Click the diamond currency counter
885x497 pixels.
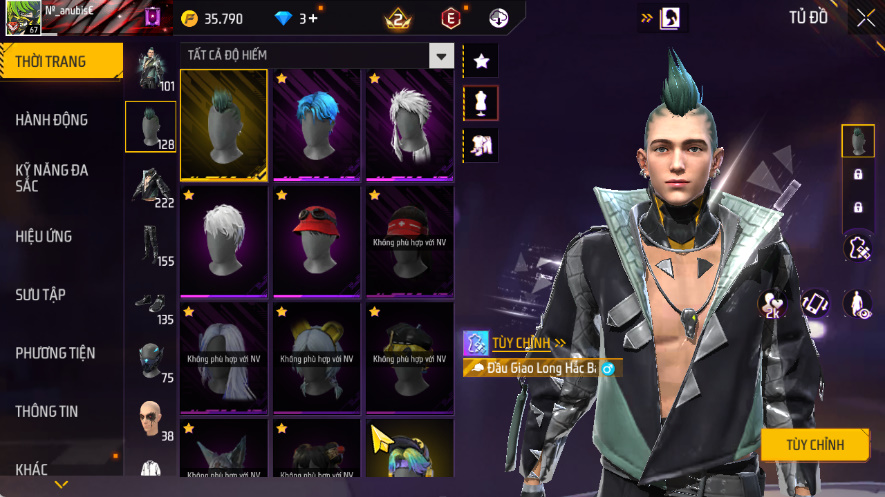(296, 19)
